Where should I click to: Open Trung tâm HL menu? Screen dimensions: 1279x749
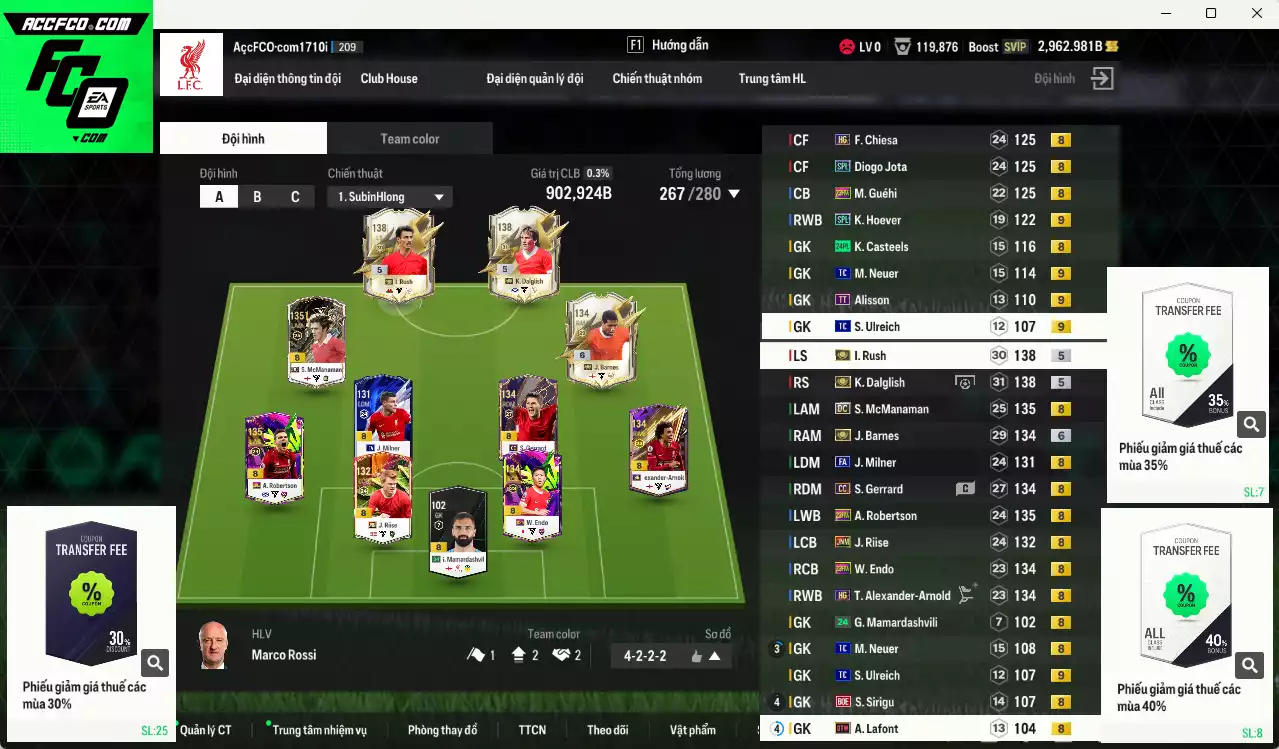click(x=772, y=79)
